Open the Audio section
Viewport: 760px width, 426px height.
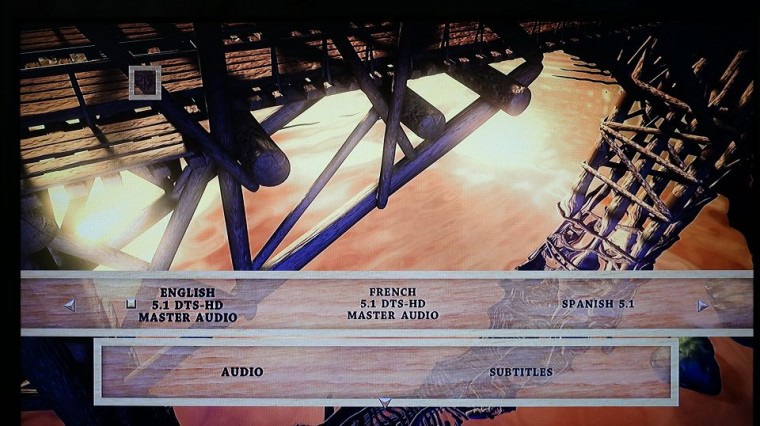click(242, 372)
